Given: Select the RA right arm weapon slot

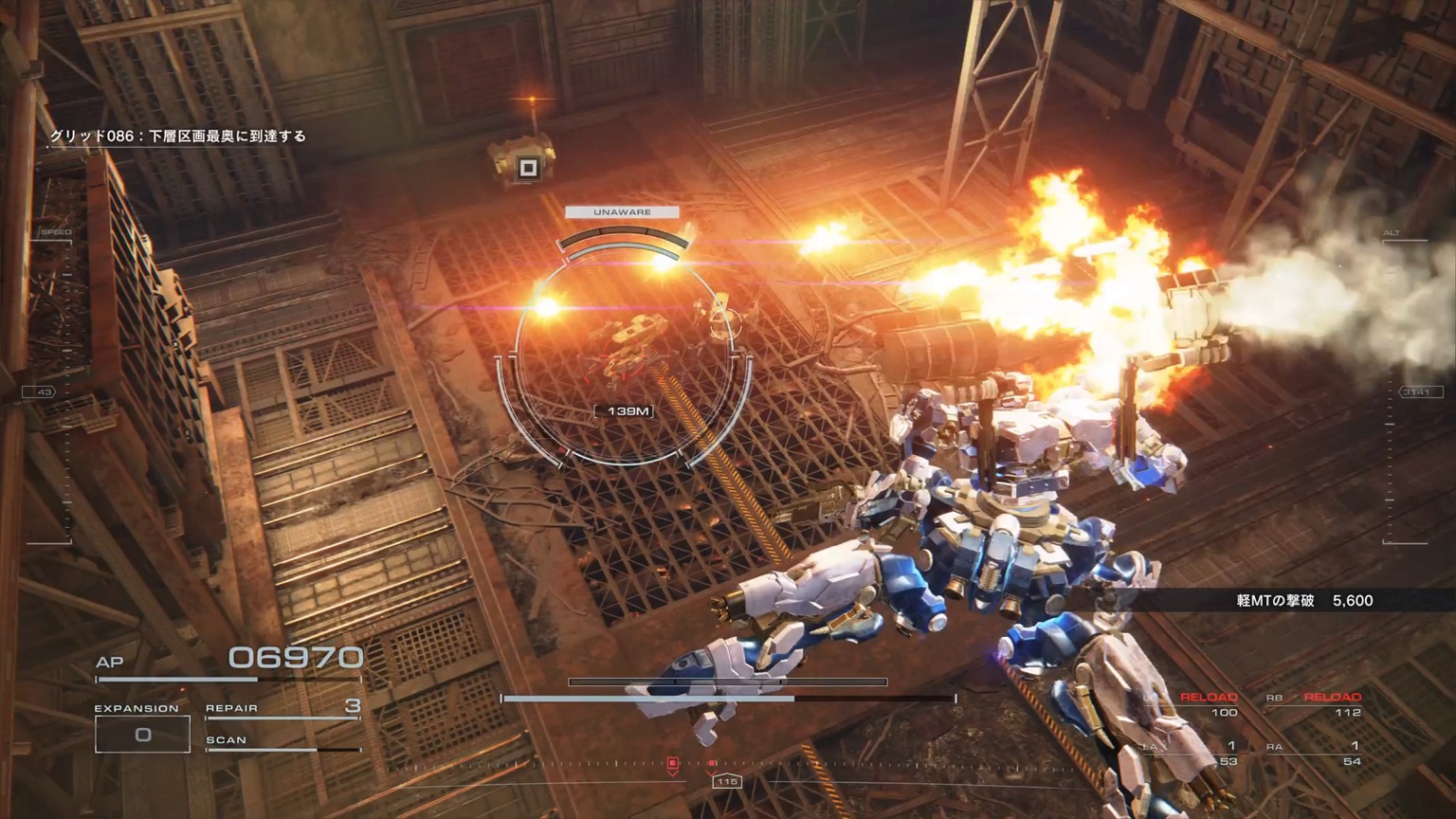Looking at the screenshot, I should click(1315, 754).
